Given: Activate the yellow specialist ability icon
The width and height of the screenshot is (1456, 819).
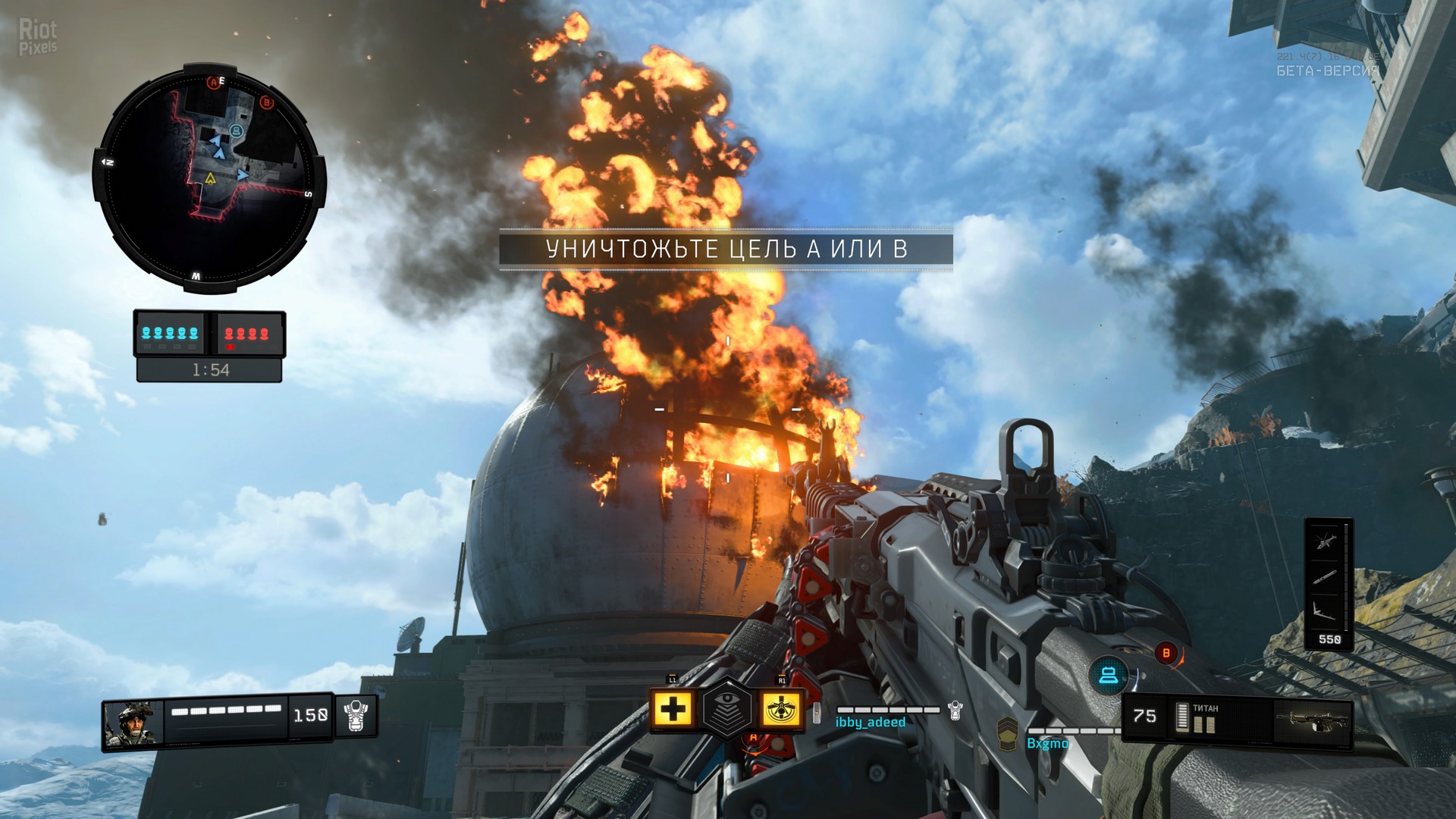Looking at the screenshot, I should pos(781,710).
